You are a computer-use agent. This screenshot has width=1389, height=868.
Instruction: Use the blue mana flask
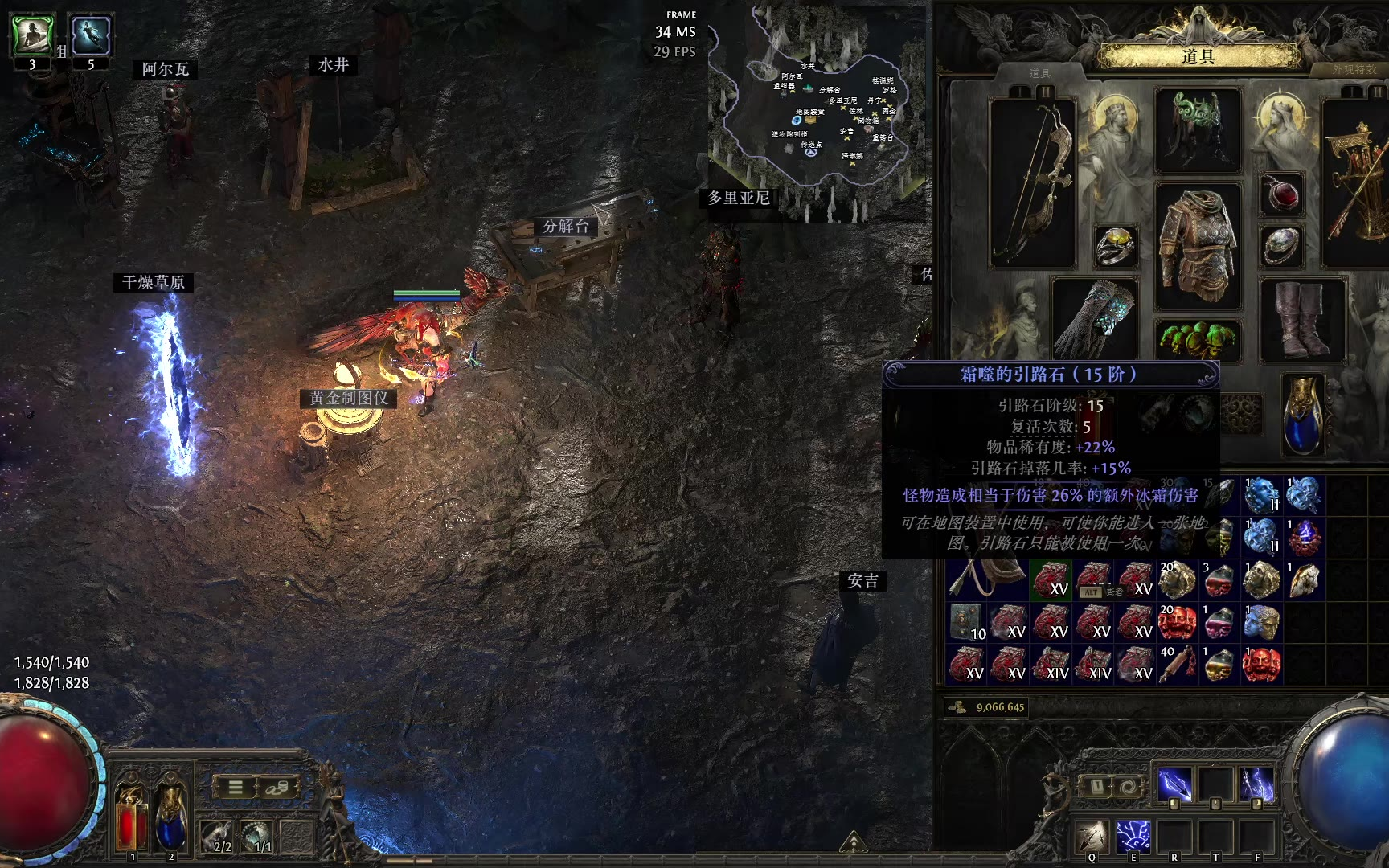pyautogui.click(x=170, y=814)
